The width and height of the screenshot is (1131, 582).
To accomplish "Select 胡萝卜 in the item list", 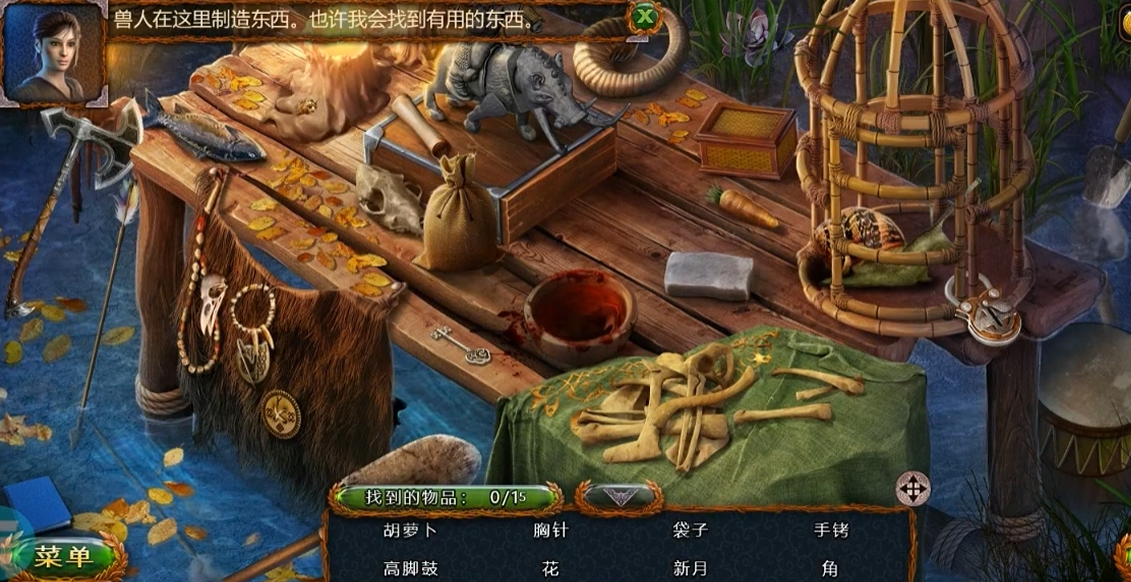I will pos(410,531).
